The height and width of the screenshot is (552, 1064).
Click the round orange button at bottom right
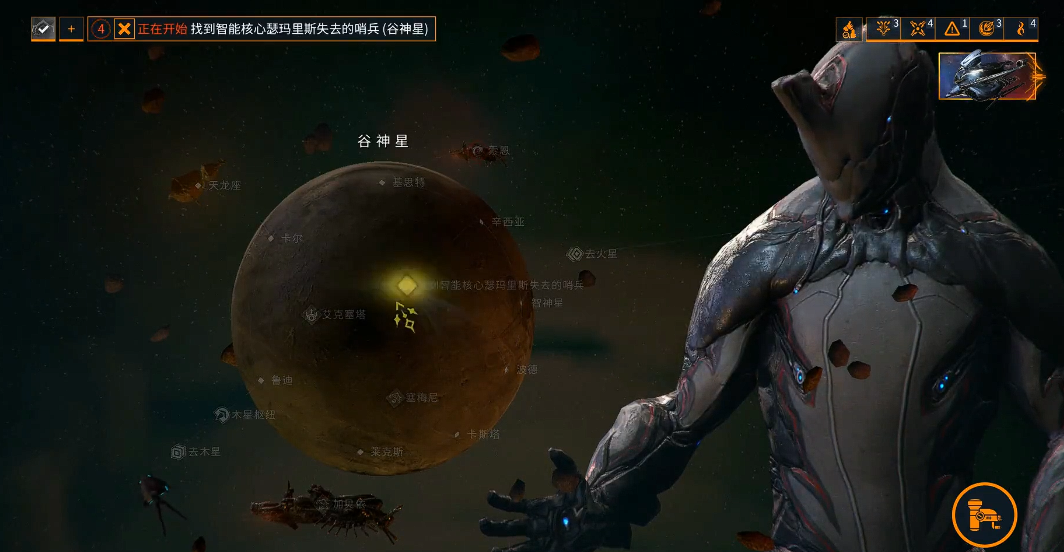click(x=984, y=515)
